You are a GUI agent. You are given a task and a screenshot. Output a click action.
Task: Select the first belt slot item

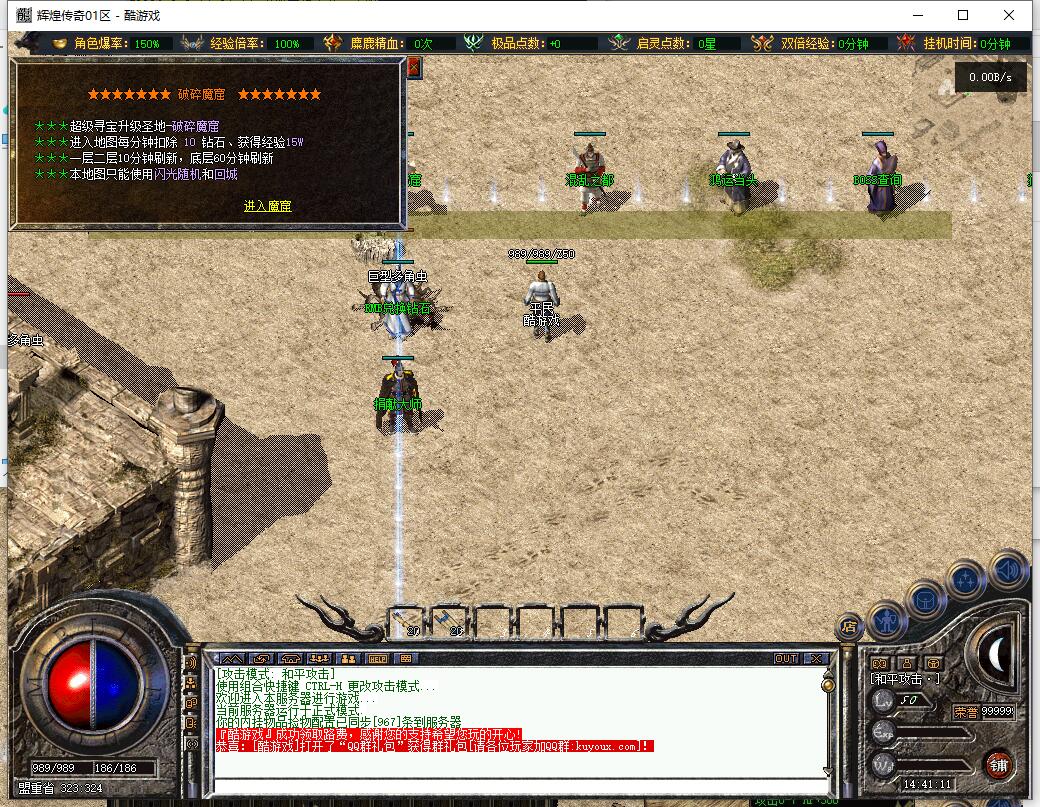coord(408,622)
